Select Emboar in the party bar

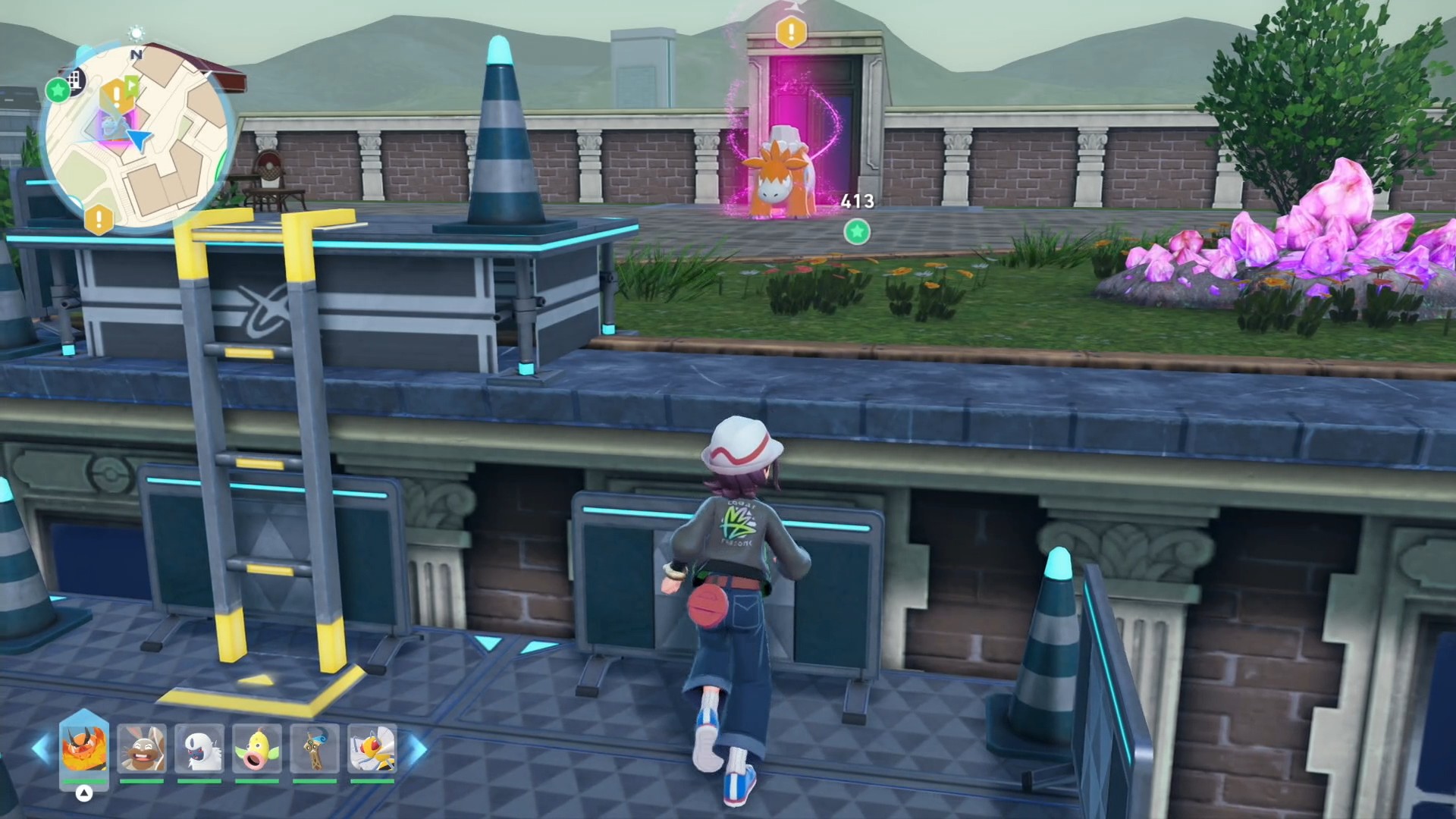[84, 748]
